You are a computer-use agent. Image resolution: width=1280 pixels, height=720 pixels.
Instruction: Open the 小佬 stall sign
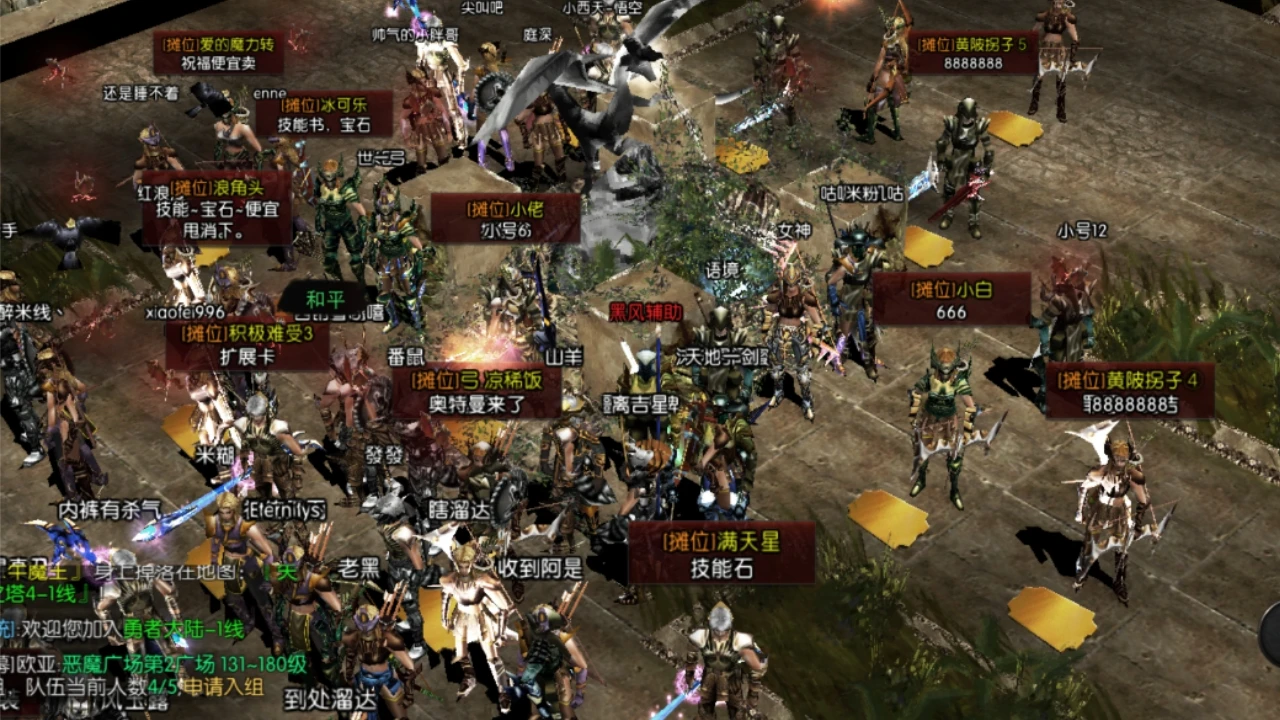coord(505,218)
